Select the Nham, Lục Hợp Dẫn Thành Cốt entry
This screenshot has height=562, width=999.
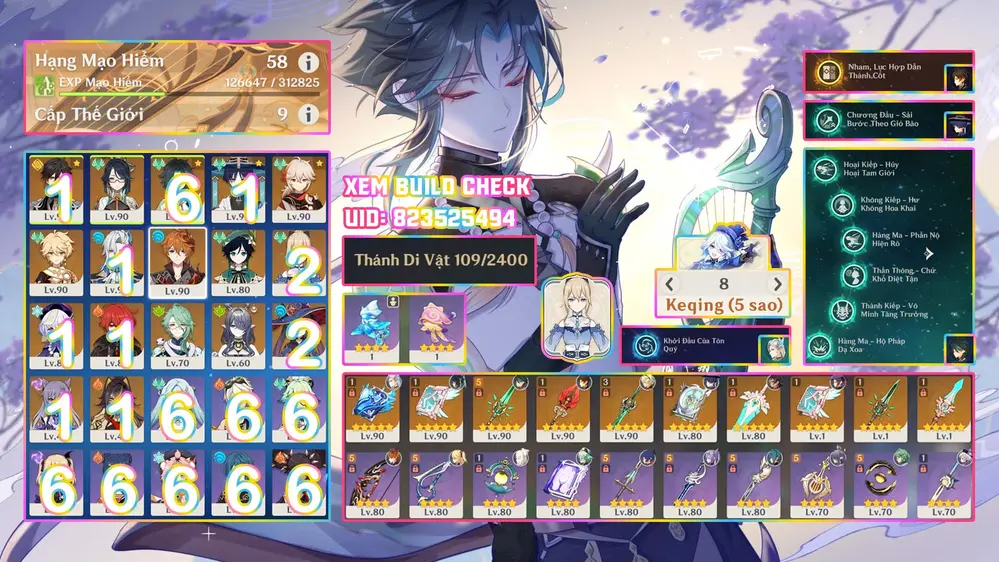coord(888,71)
